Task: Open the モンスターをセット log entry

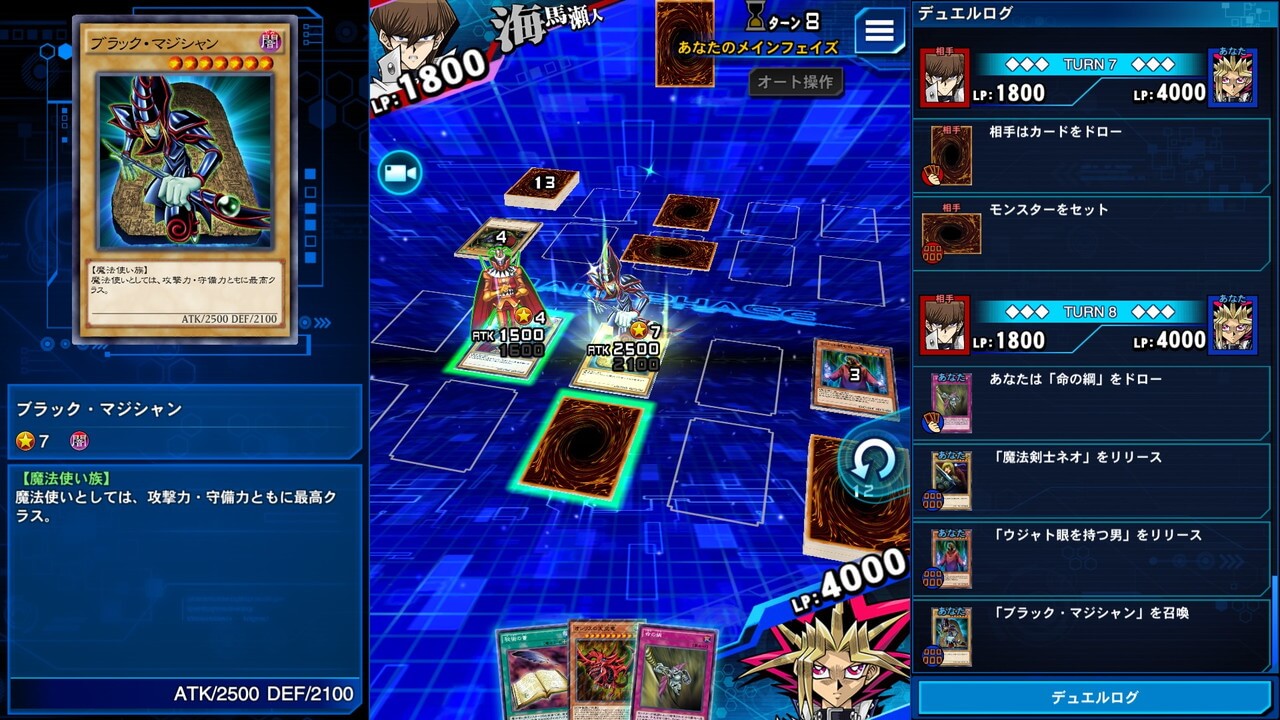Action: point(1094,232)
